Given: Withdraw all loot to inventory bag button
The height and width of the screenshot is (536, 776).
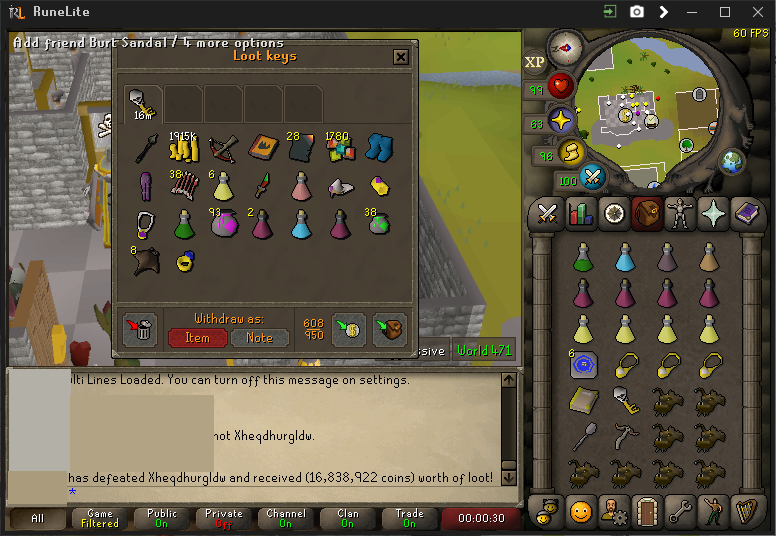Looking at the screenshot, I should click(x=389, y=329).
